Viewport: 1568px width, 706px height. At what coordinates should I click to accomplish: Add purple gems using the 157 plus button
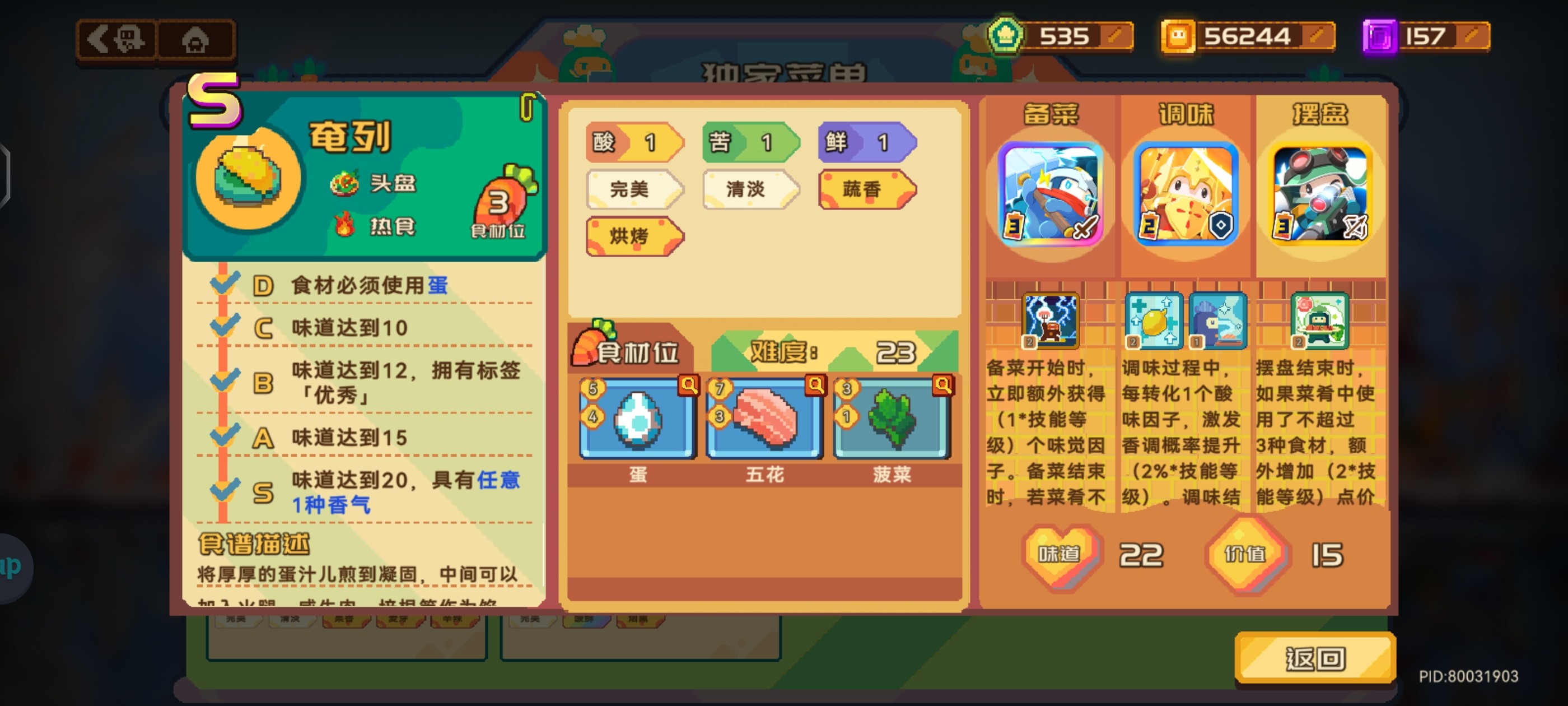click(1472, 36)
